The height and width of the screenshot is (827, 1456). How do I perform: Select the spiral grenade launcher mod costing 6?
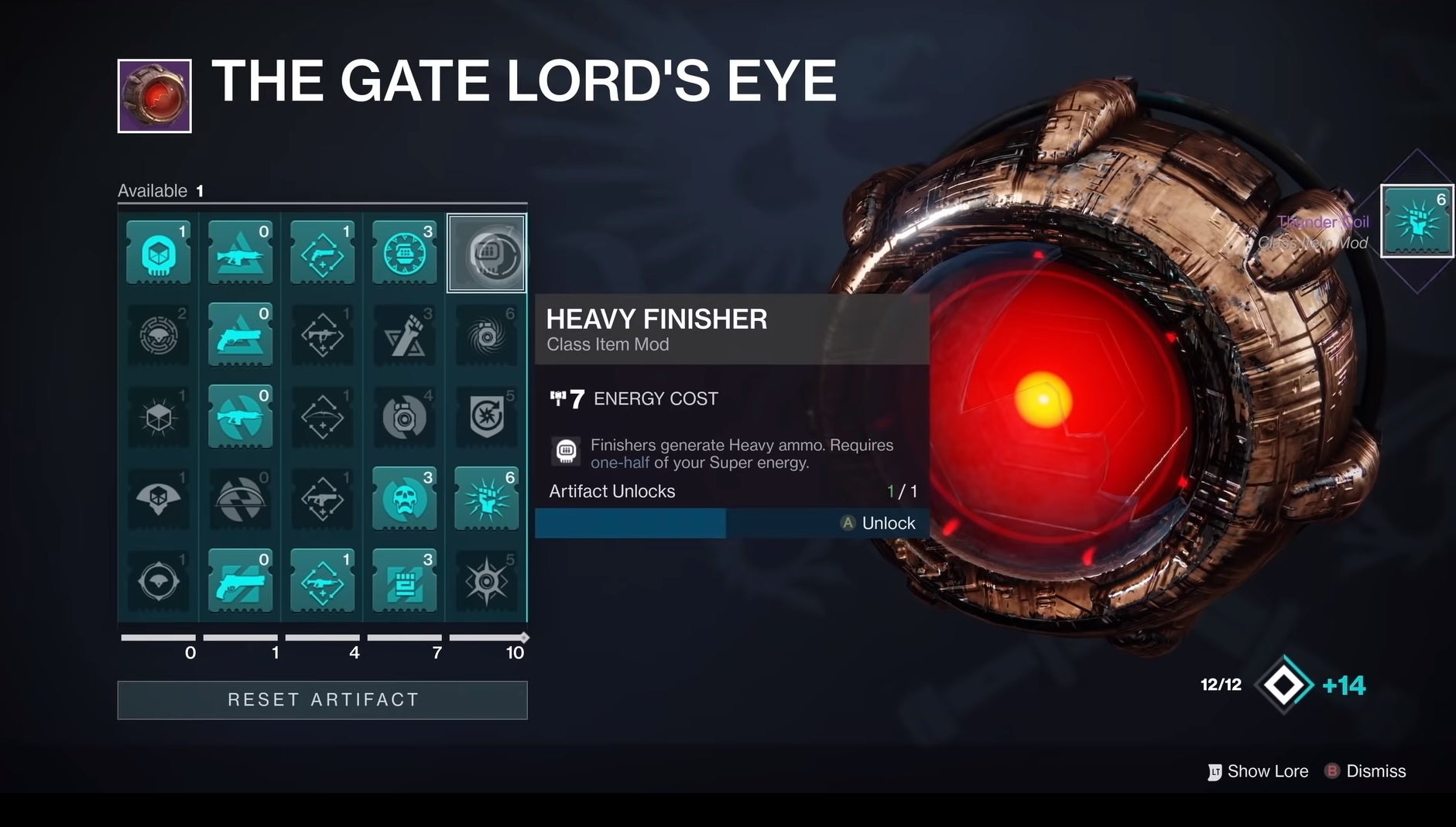coord(487,335)
